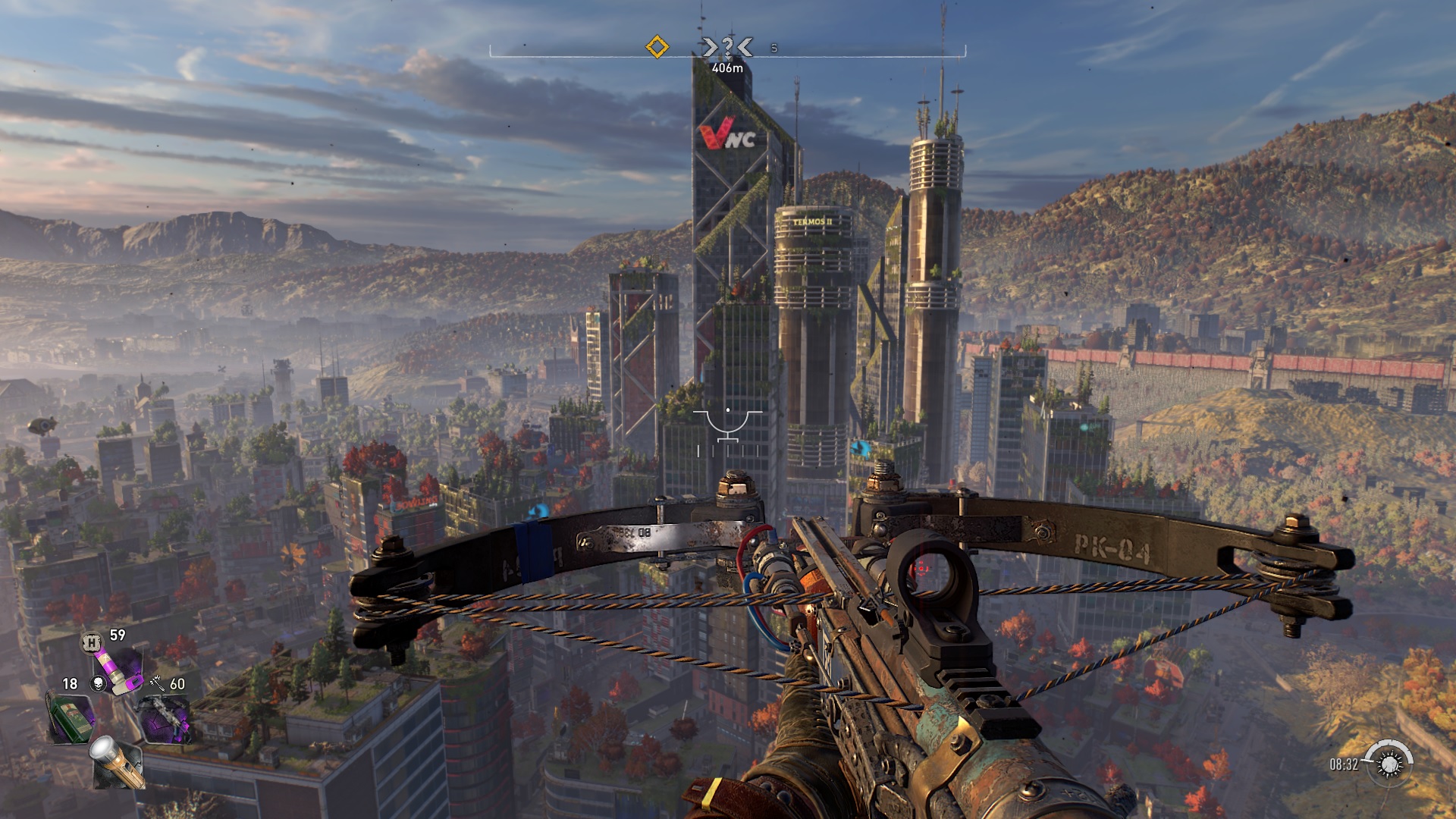Choose the green Molotov bottle slot
This screenshot has width=1456, height=819.
[x=71, y=717]
